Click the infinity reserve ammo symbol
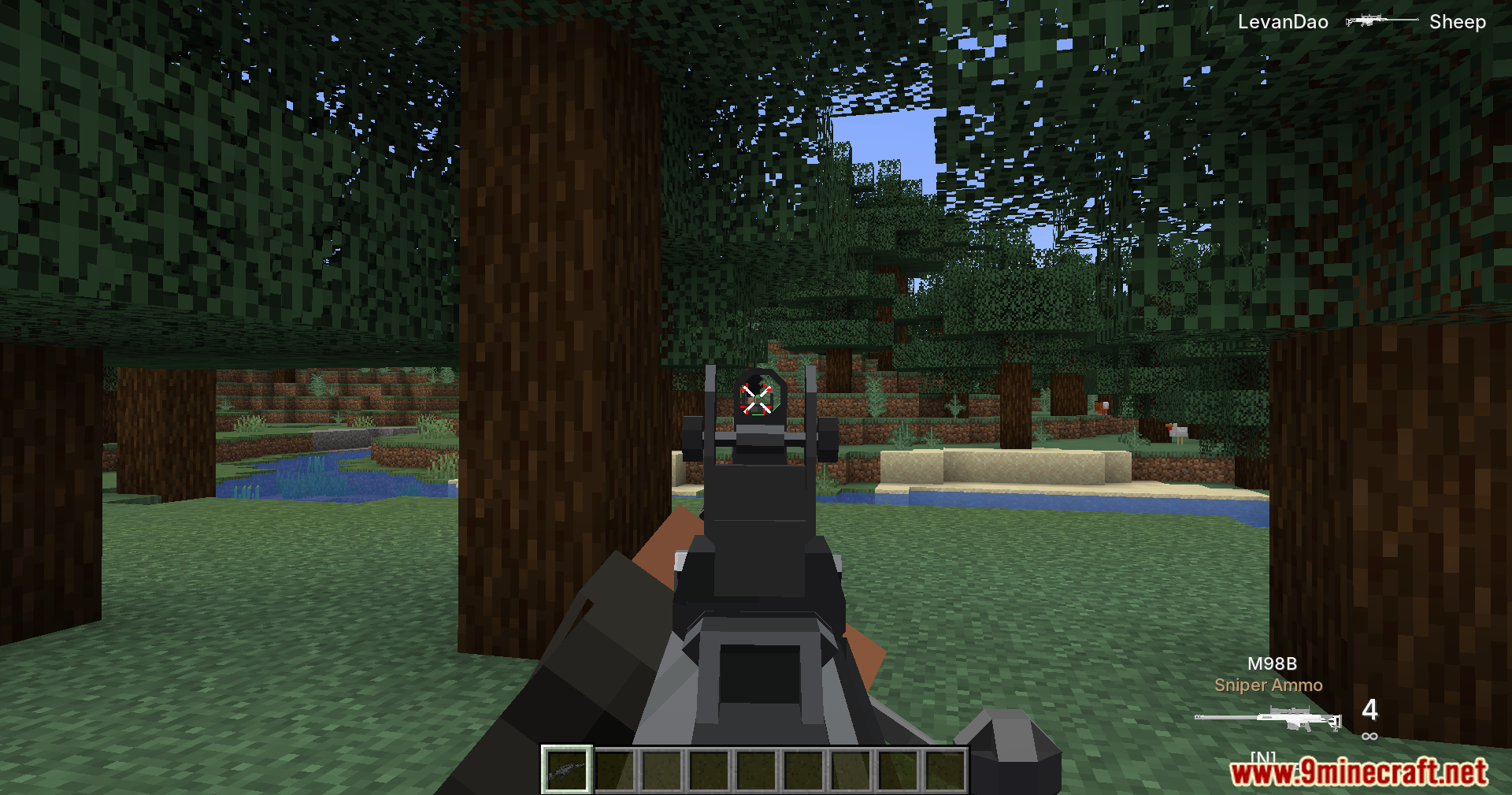 [x=1369, y=735]
